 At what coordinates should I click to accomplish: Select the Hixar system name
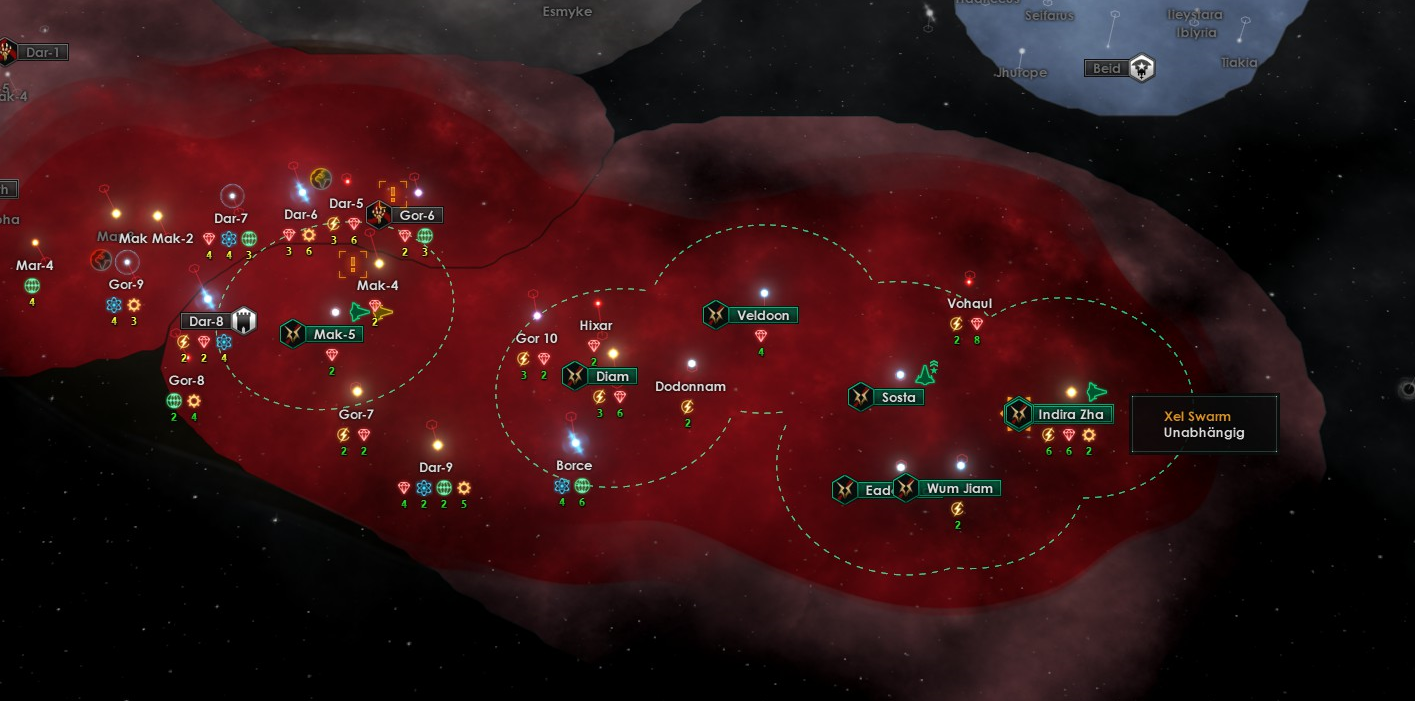tap(596, 326)
